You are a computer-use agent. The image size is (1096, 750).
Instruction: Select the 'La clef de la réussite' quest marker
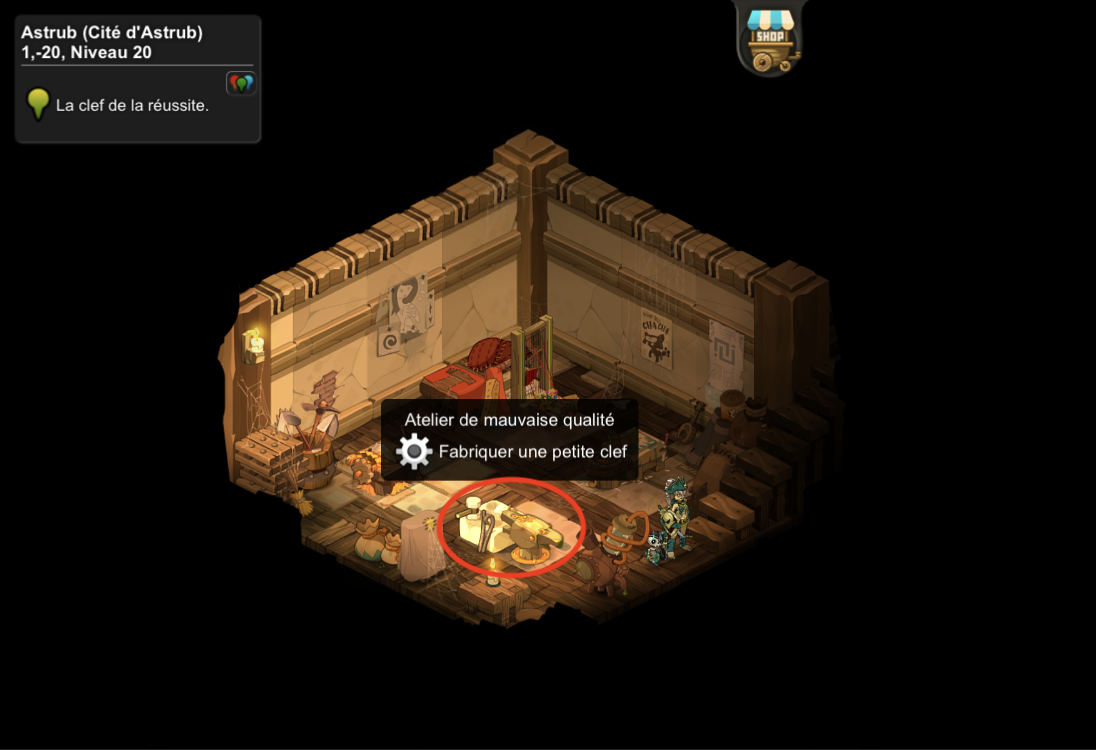[x=38, y=104]
